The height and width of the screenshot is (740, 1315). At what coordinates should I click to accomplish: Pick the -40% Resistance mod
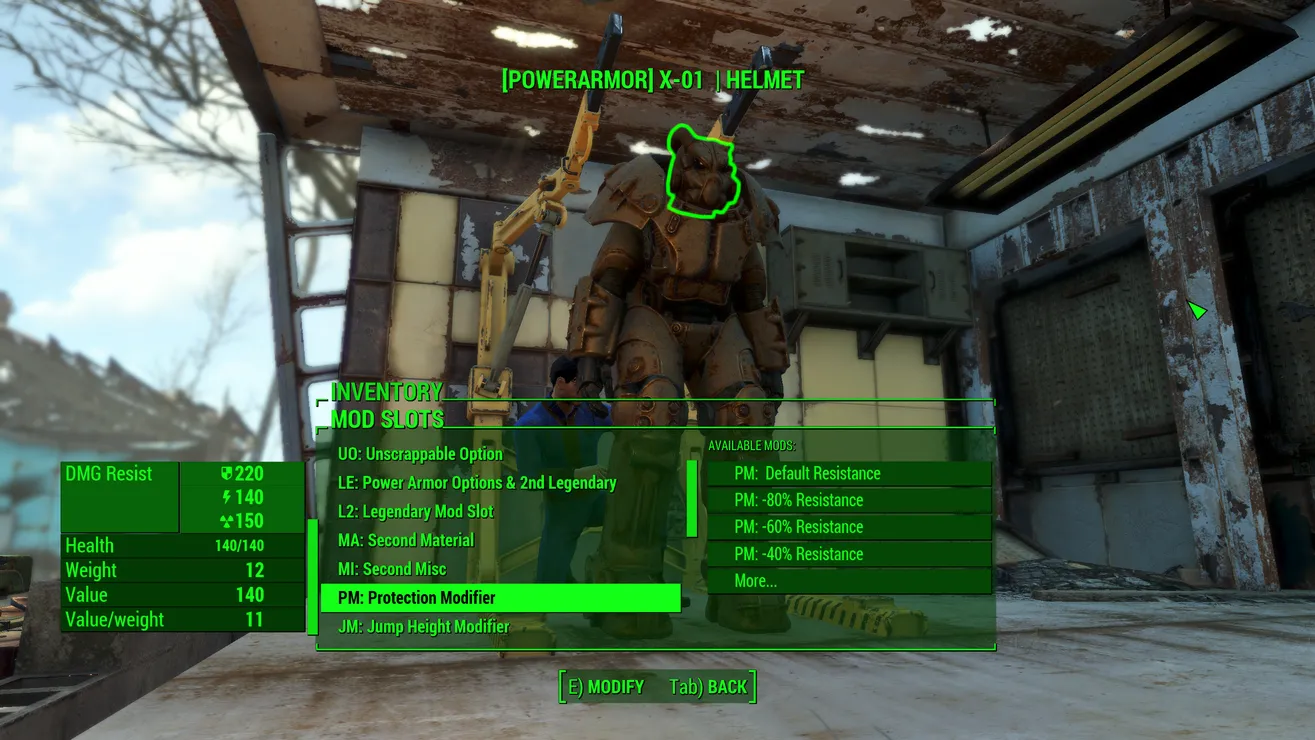coord(848,554)
